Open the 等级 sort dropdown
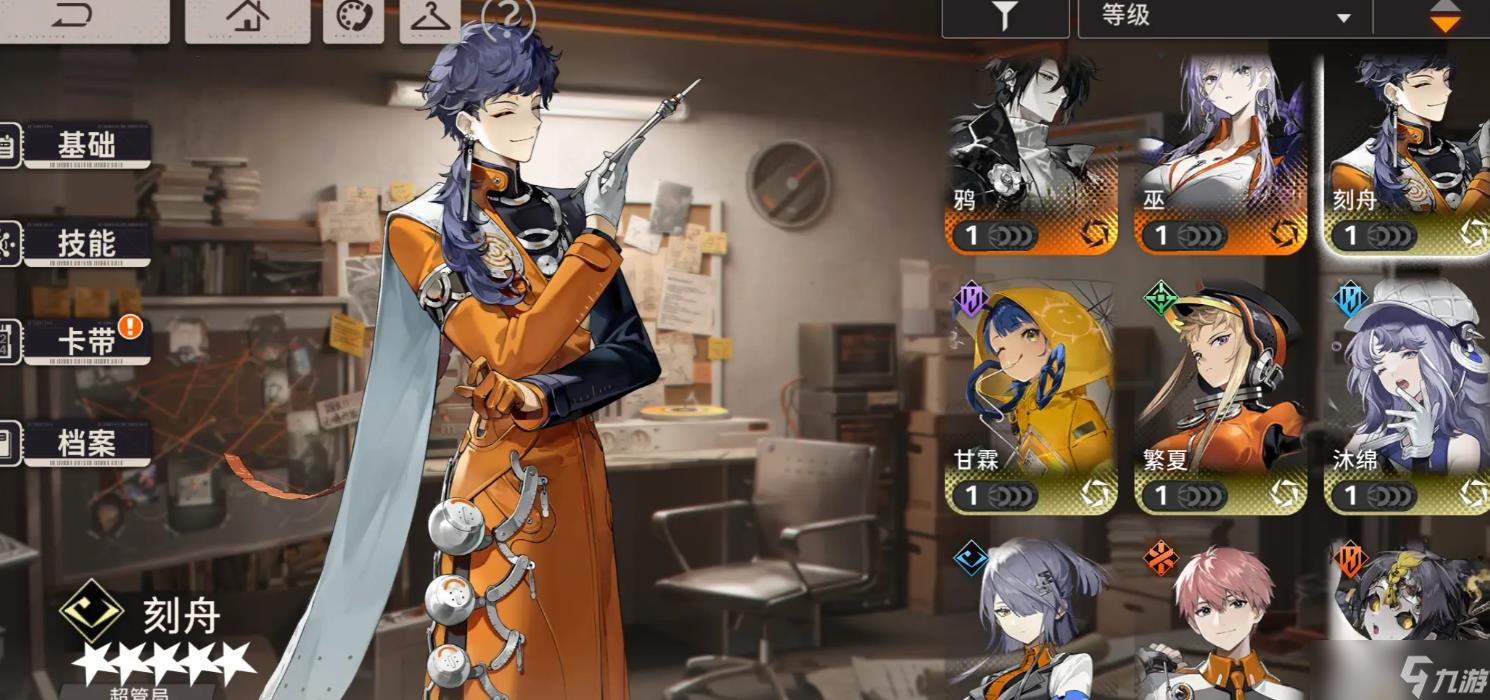This screenshot has width=1490, height=700. (x=1225, y=17)
